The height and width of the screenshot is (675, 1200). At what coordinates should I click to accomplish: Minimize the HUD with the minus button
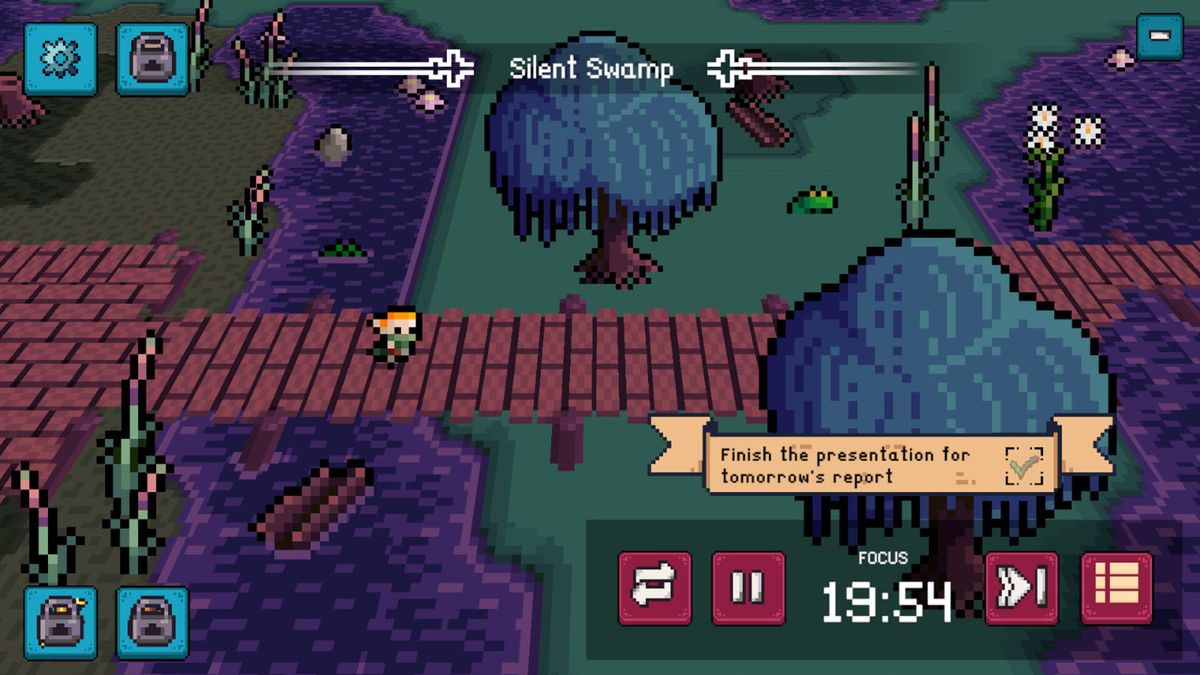(1160, 36)
